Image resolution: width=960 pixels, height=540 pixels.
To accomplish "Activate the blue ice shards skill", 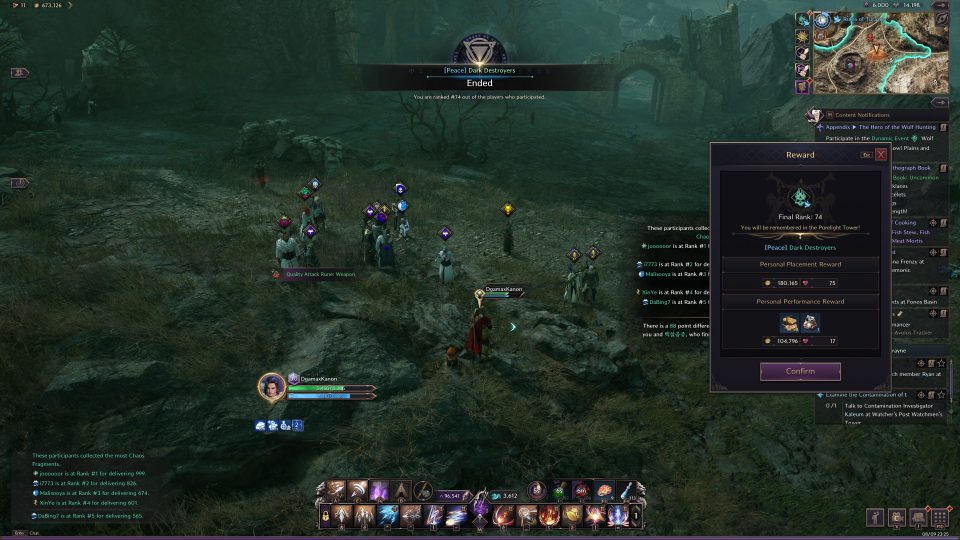I will click(x=388, y=516).
